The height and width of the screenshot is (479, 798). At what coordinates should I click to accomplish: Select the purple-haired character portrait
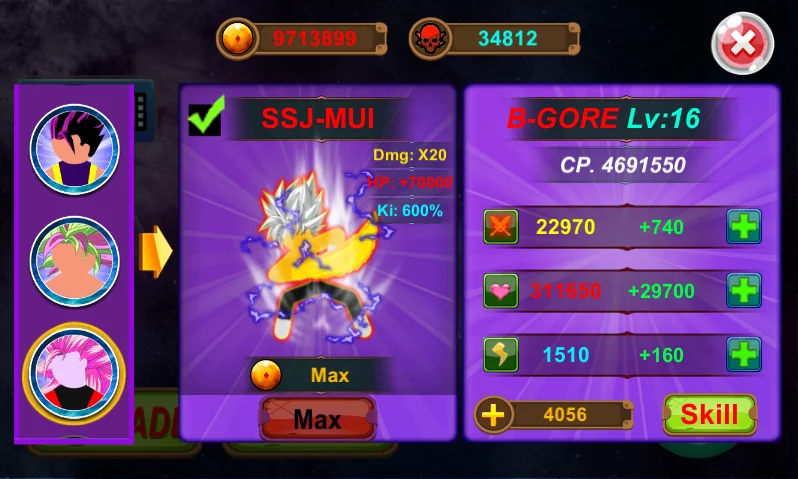coord(74,149)
